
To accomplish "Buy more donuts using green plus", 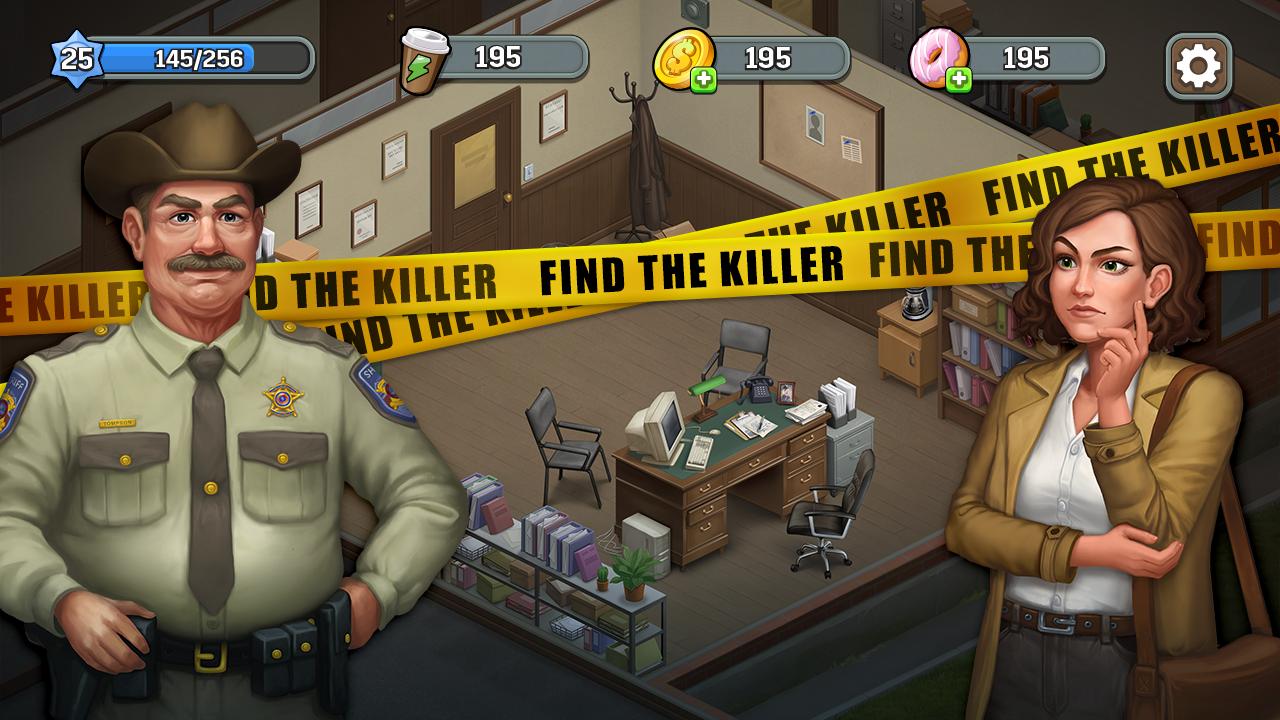I will tap(959, 80).
